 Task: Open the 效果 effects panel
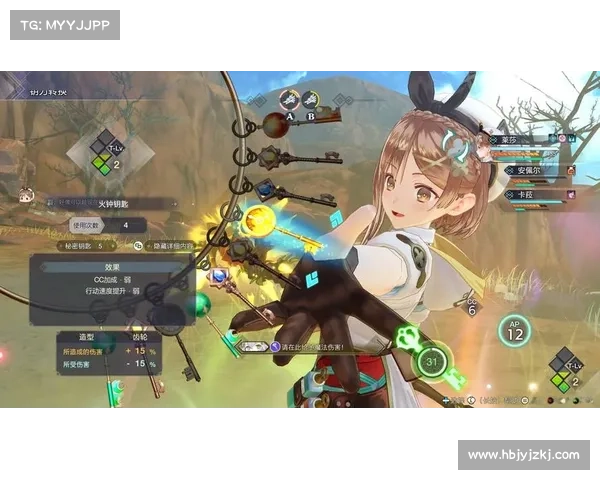(112, 267)
